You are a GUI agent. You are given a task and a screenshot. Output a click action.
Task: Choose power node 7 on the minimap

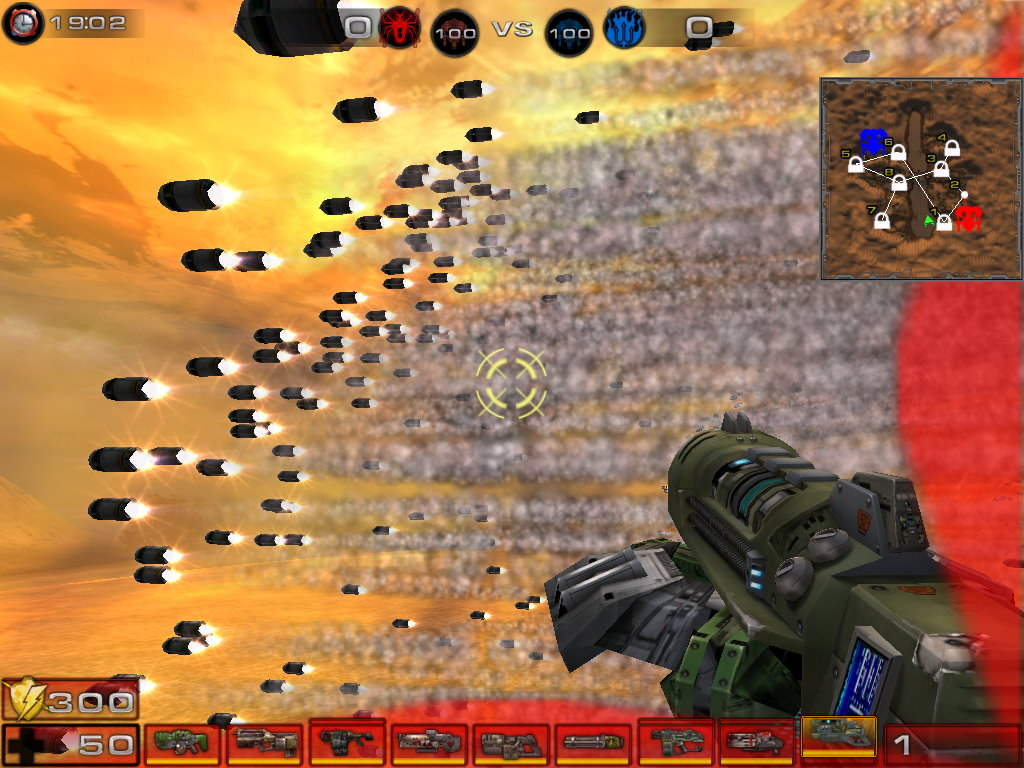click(882, 220)
